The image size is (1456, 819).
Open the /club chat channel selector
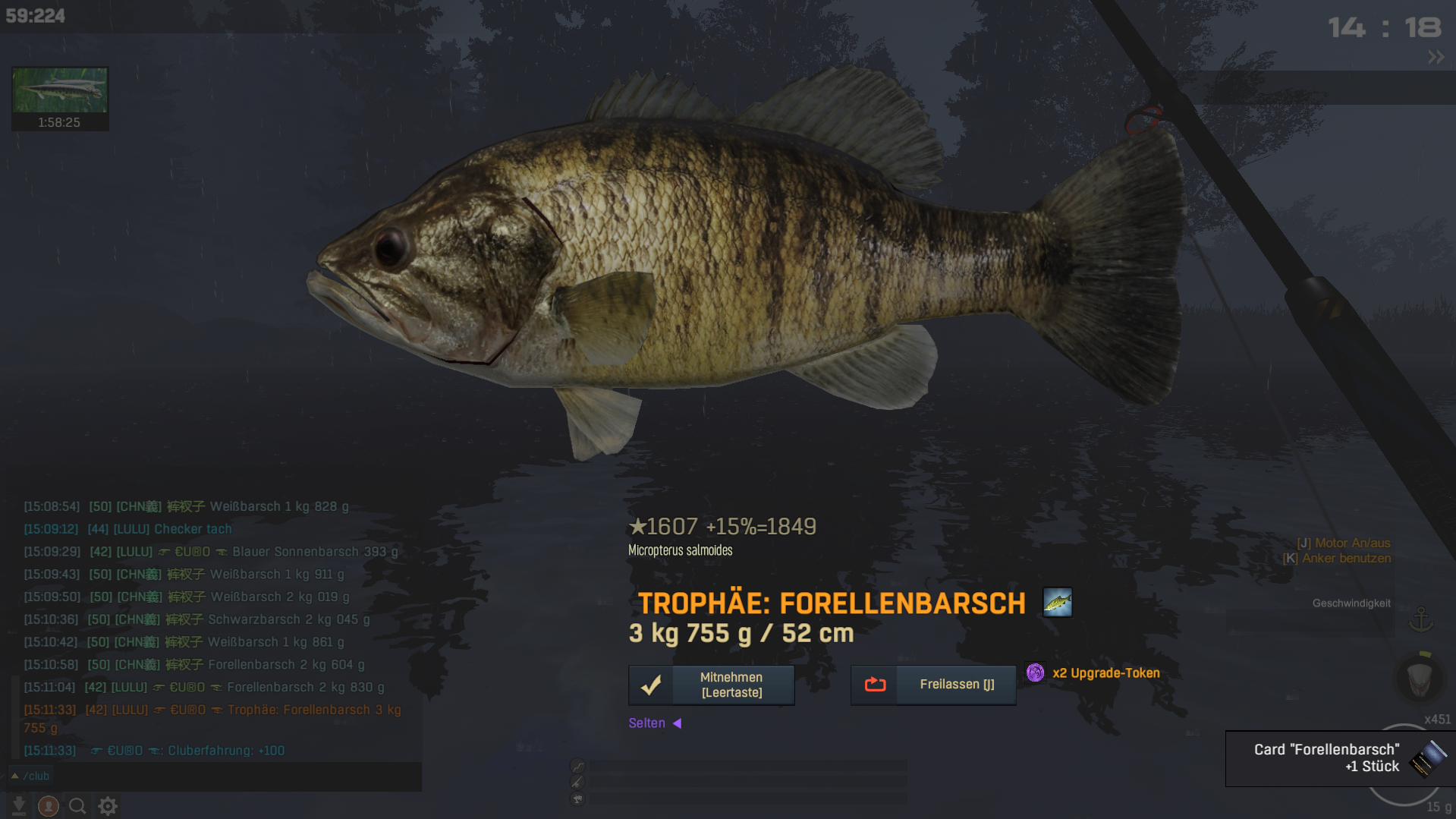[30, 776]
